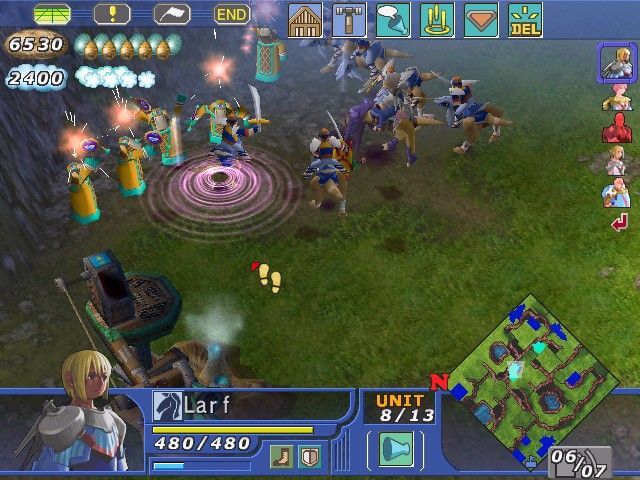This screenshot has height=480, width=640.
Task: Click the red downward triangle icon
Action: tap(481, 20)
